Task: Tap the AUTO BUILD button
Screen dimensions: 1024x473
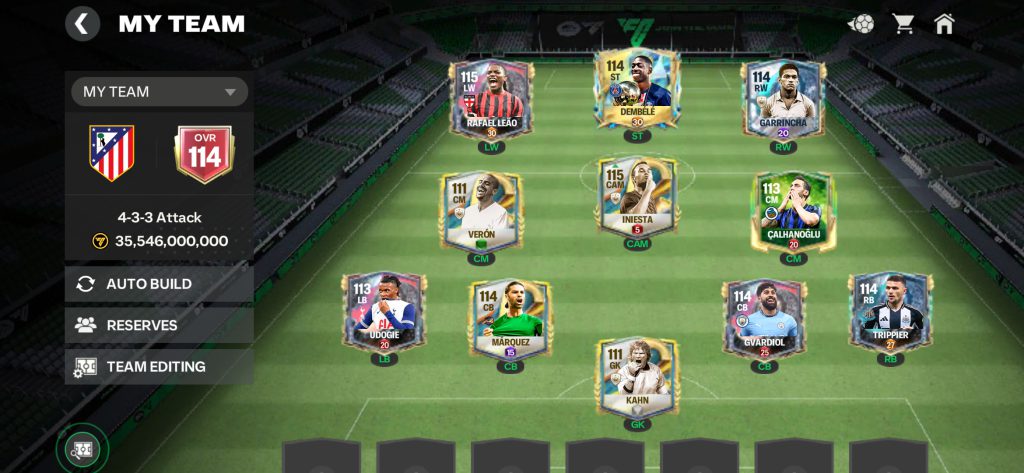Action: coord(159,284)
